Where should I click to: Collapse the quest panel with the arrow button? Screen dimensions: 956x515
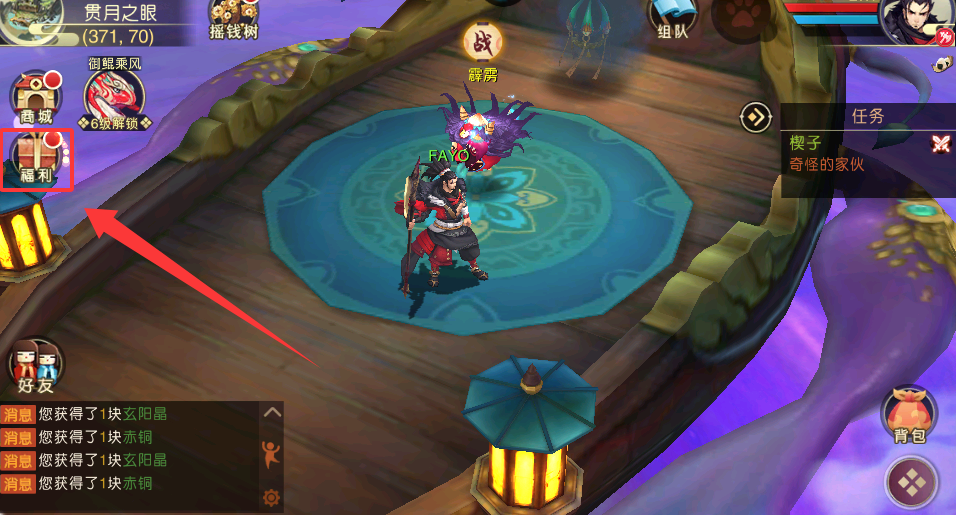click(x=755, y=117)
